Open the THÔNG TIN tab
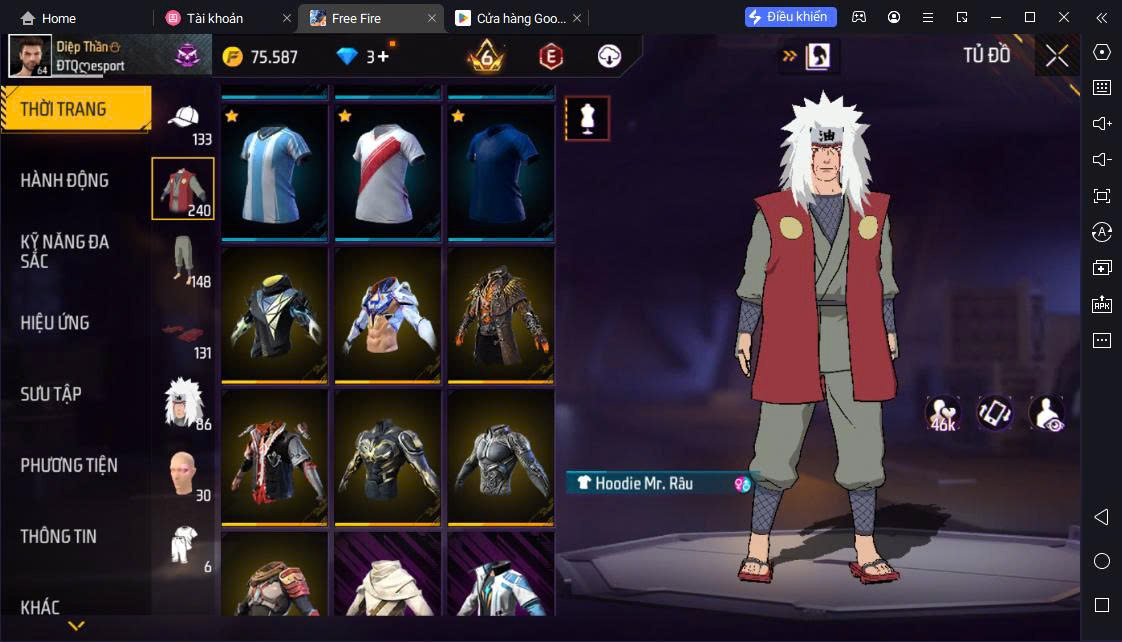This screenshot has width=1122, height=642. tap(59, 536)
